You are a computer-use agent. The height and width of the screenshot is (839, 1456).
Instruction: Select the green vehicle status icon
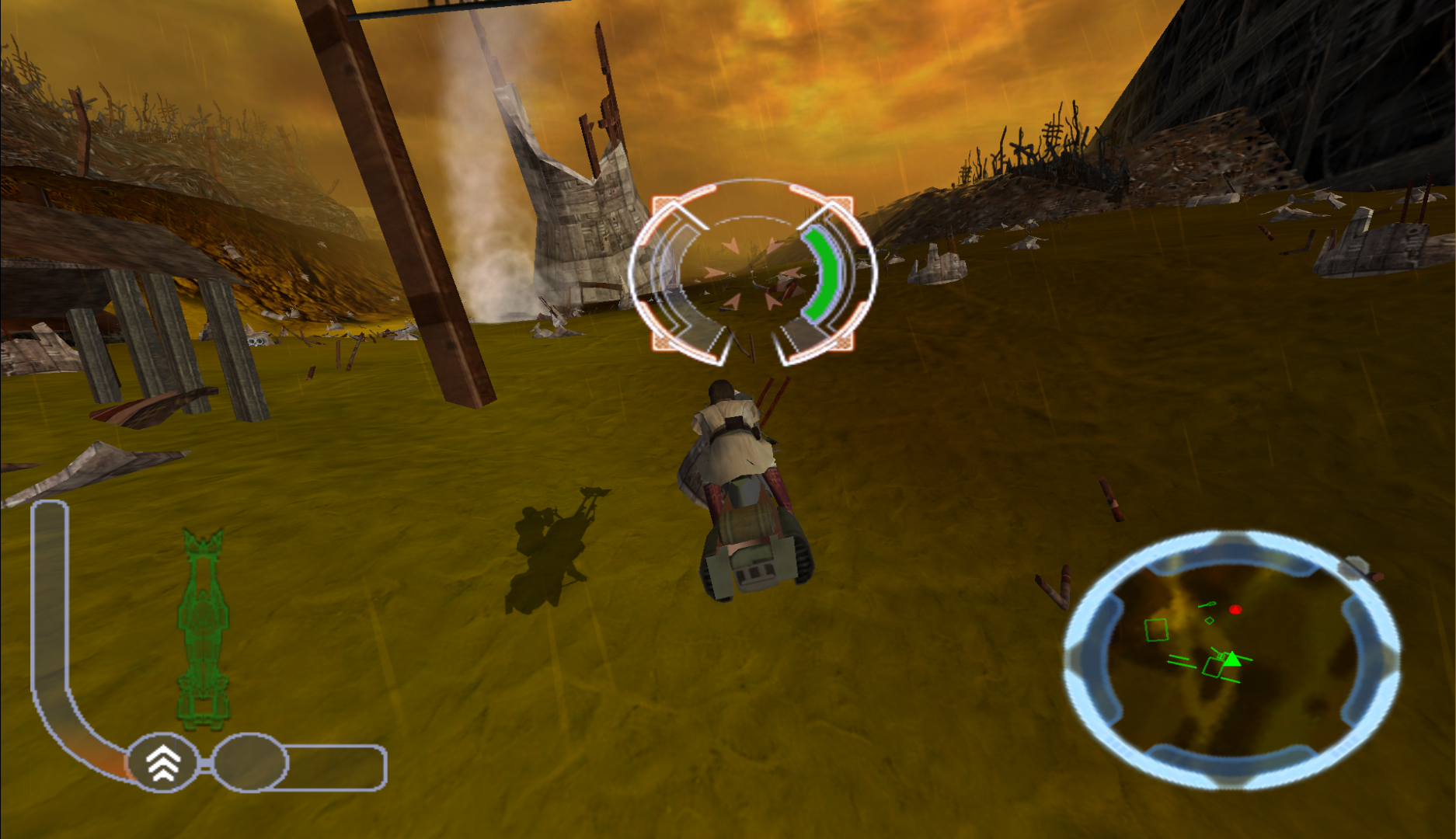coord(203,629)
